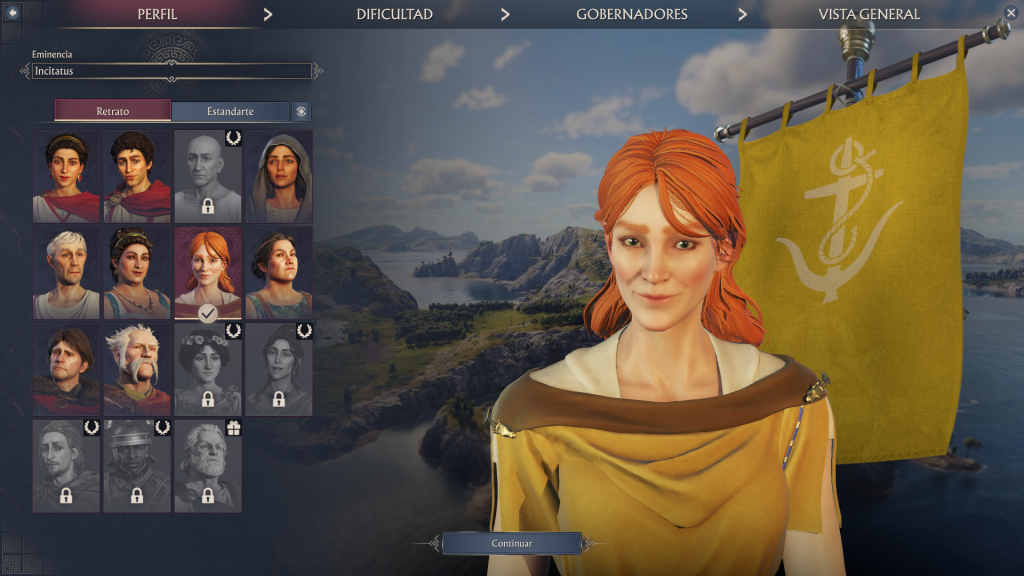Screen dimensions: 1024x576
Task: Select the red-haired woman portrait
Action: [x=208, y=273]
